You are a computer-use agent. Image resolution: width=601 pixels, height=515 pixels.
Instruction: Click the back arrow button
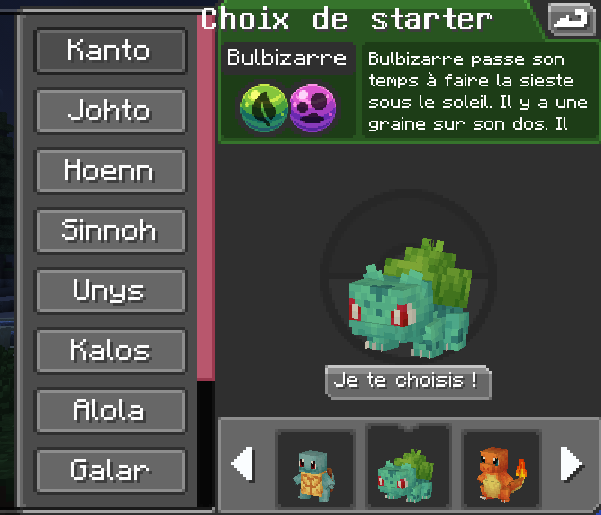571,18
